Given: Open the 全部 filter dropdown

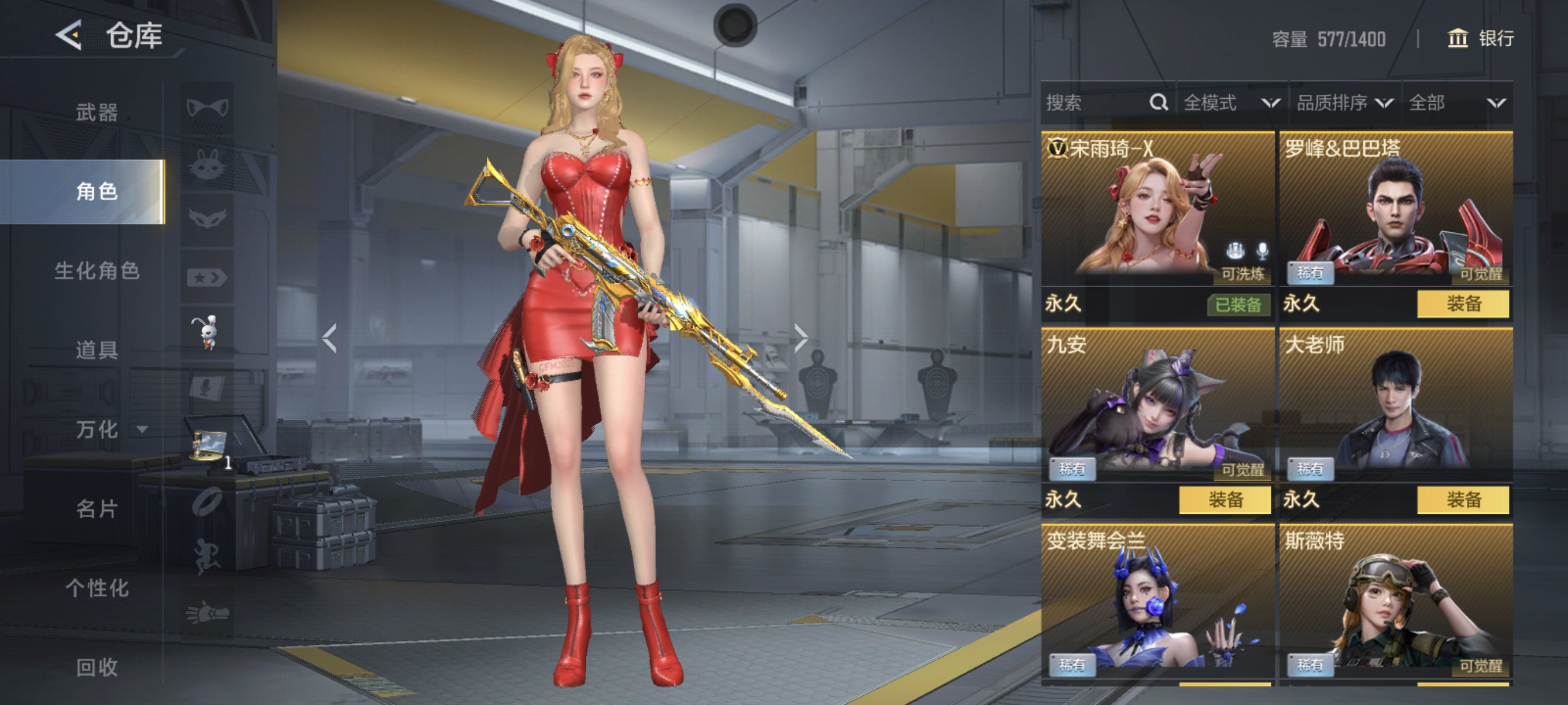Looking at the screenshot, I should pyautogui.click(x=1456, y=103).
